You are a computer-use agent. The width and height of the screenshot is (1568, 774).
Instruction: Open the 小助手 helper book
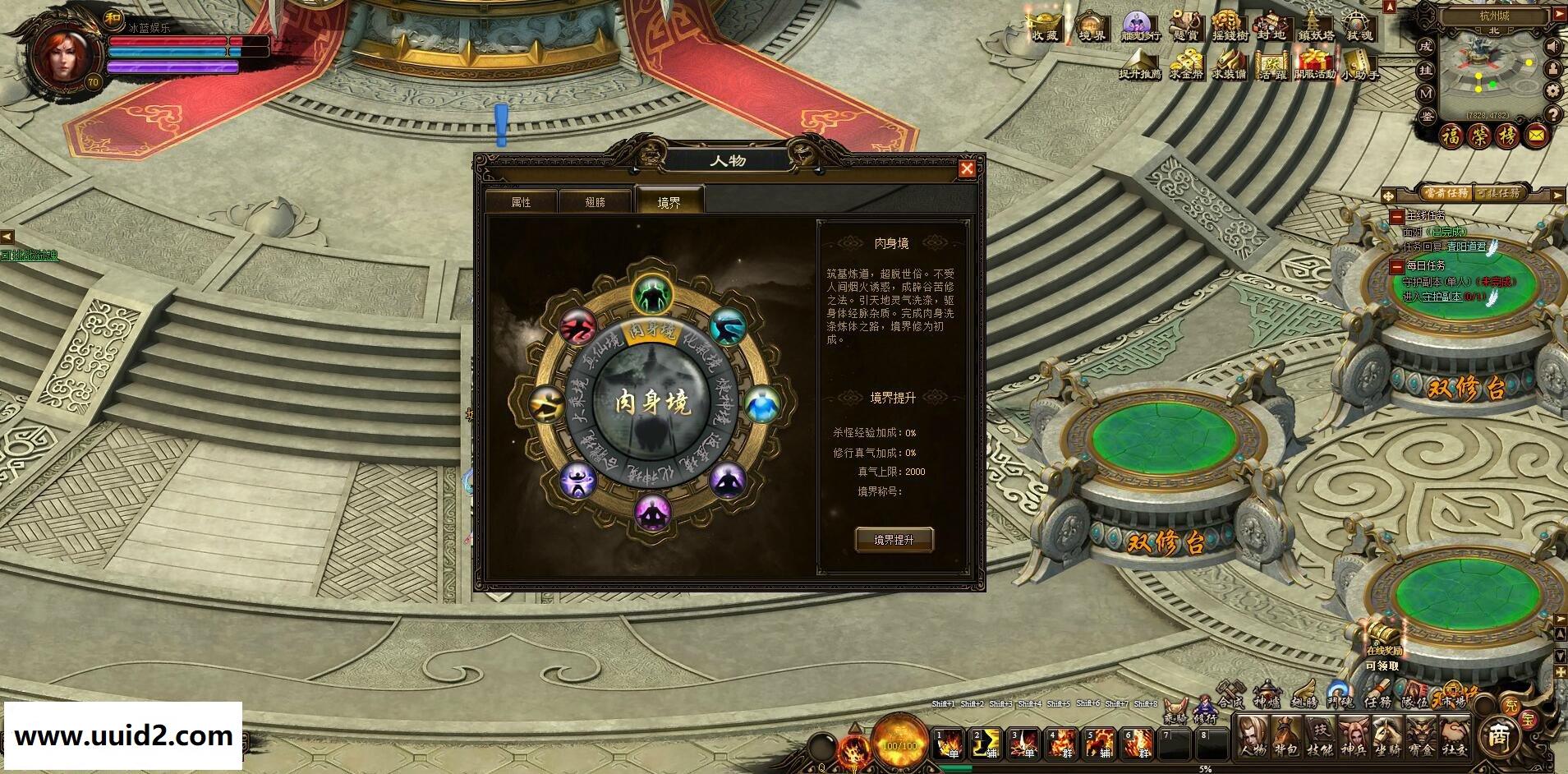point(1359,63)
